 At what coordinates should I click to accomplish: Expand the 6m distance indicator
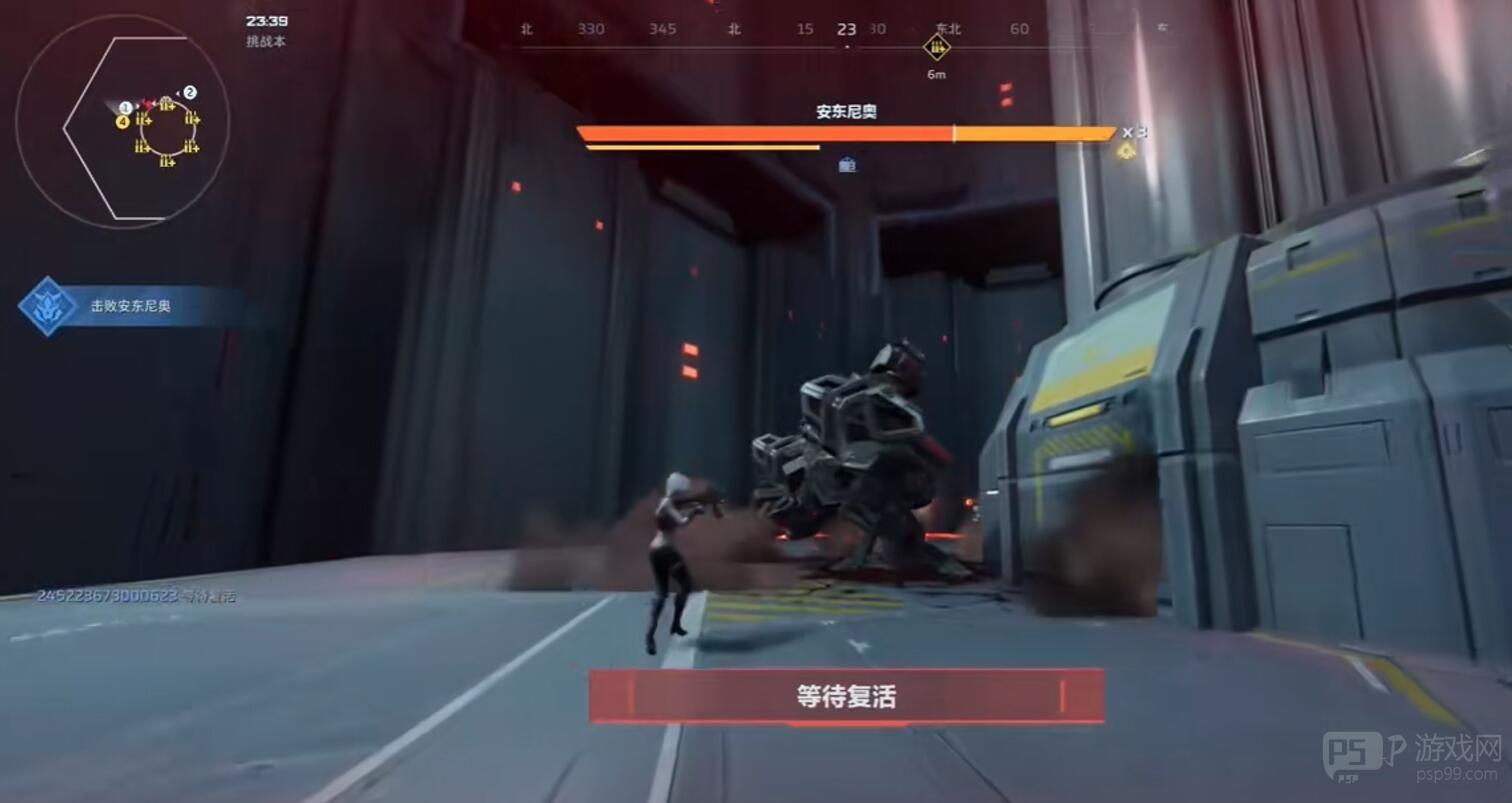point(936,74)
